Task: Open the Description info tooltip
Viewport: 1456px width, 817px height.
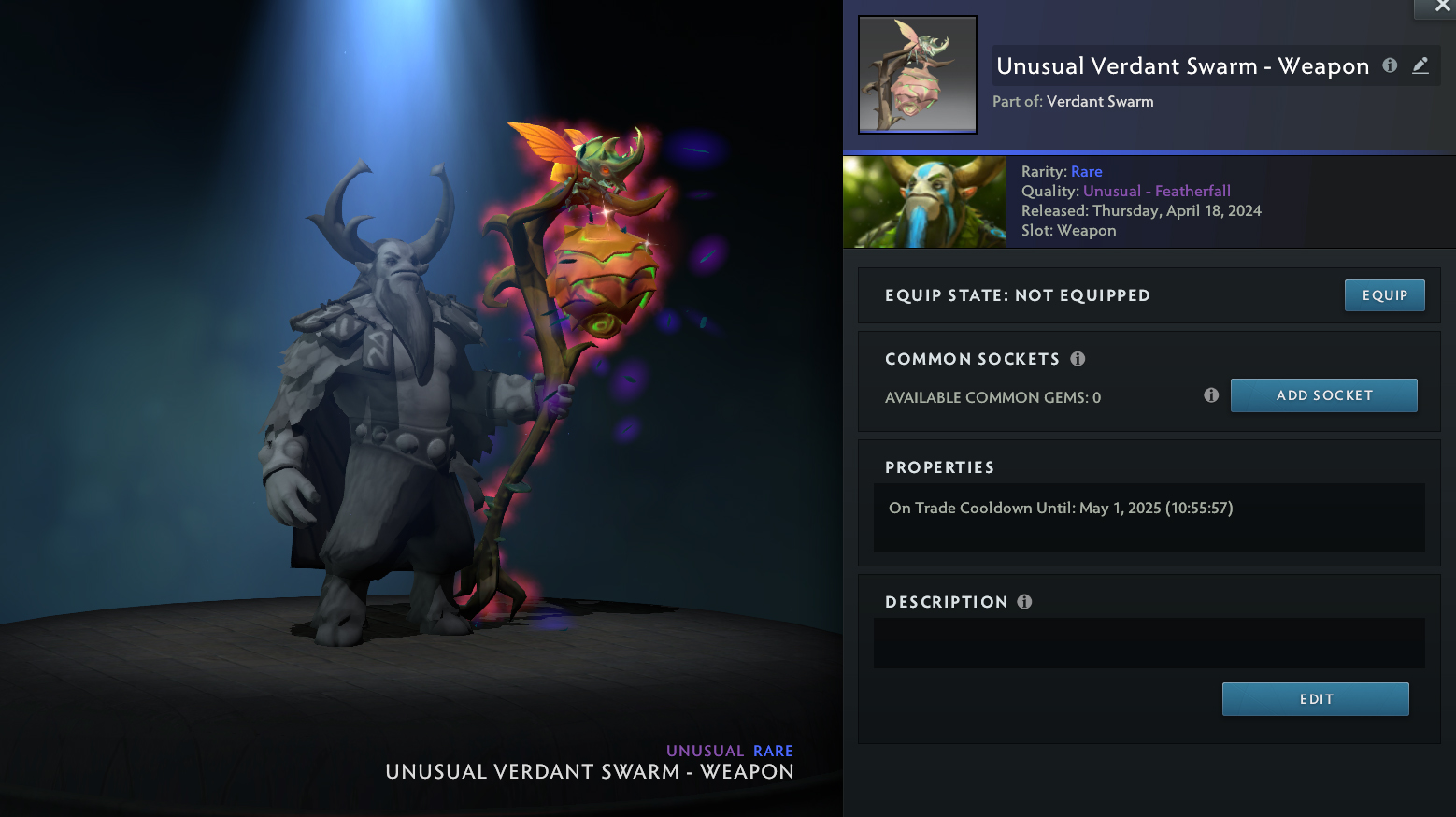Action: click(1024, 602)
